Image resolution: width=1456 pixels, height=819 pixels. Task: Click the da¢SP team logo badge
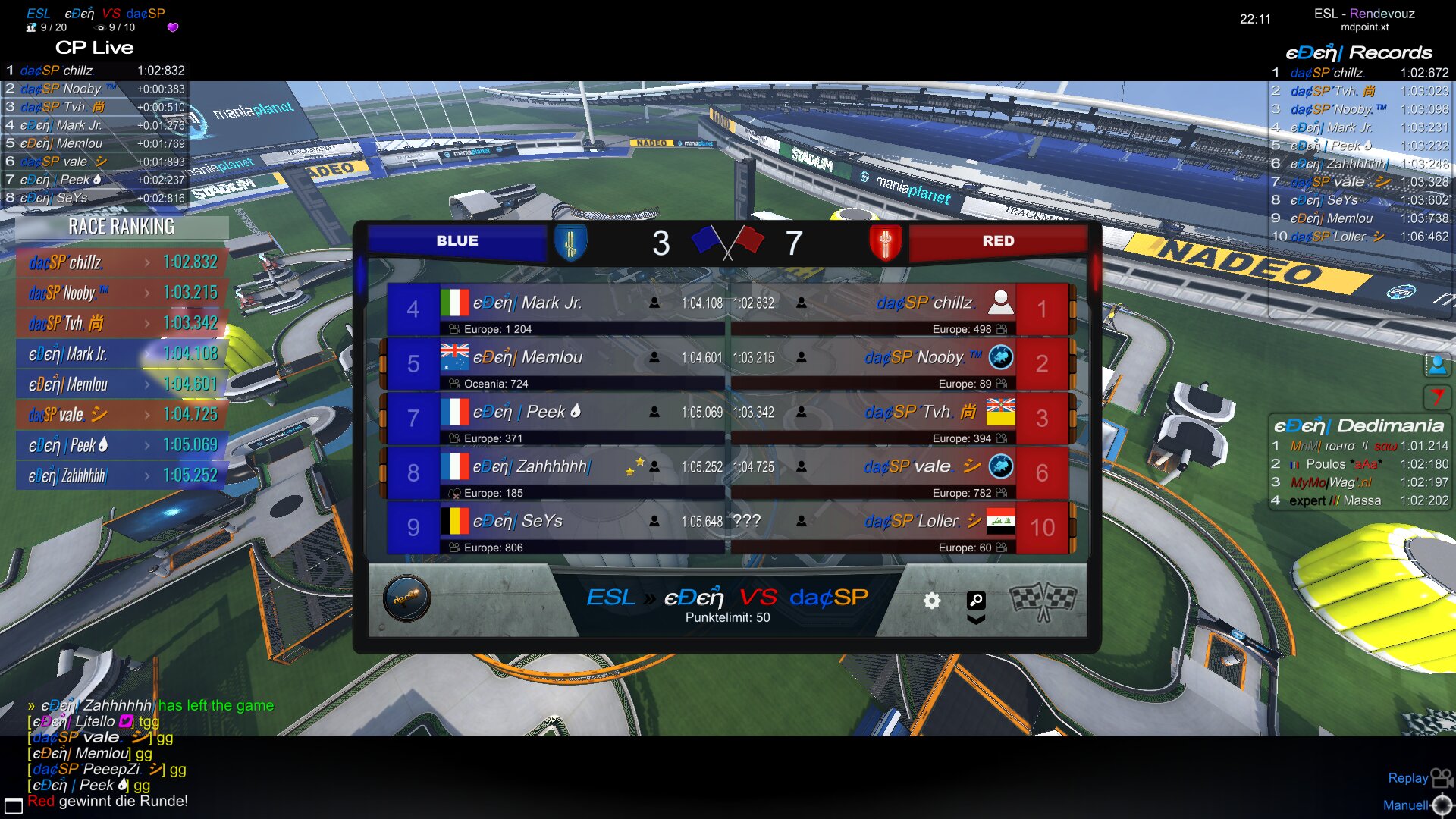(x=406, y=598)
